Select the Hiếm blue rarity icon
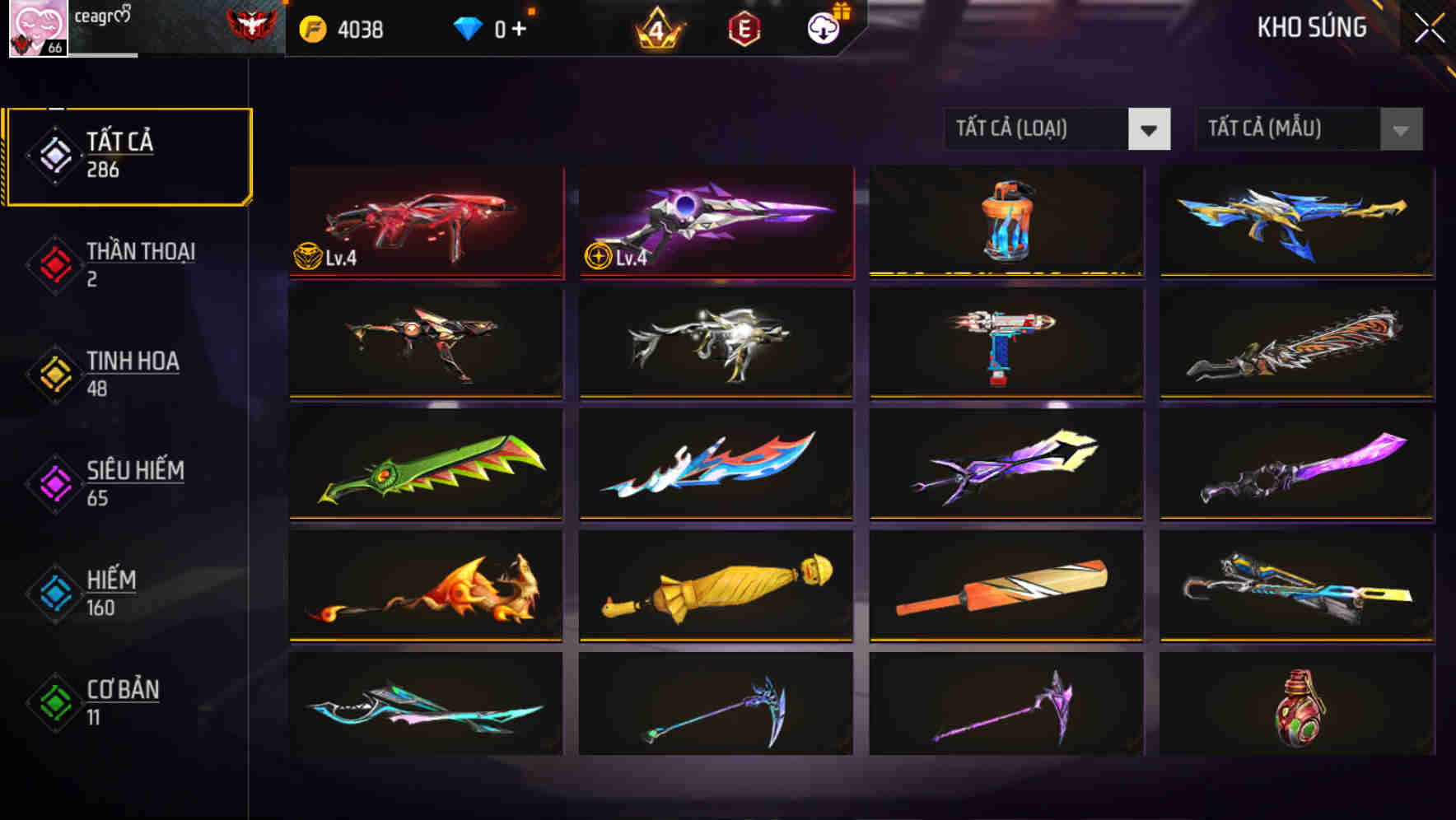The image size is (1456, 820). [x=53, y=591]
